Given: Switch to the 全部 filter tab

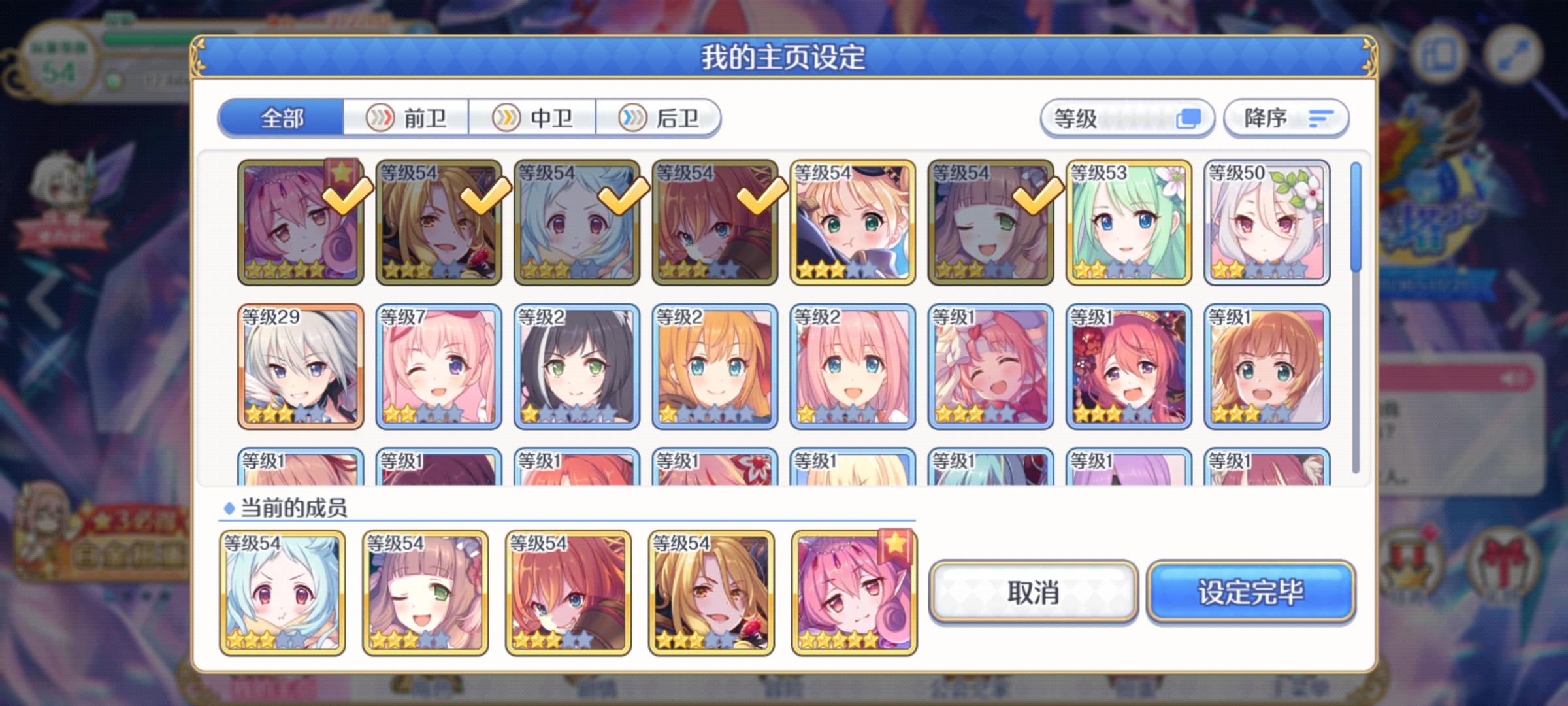Looking at the screenshot, I should point(282,118).
